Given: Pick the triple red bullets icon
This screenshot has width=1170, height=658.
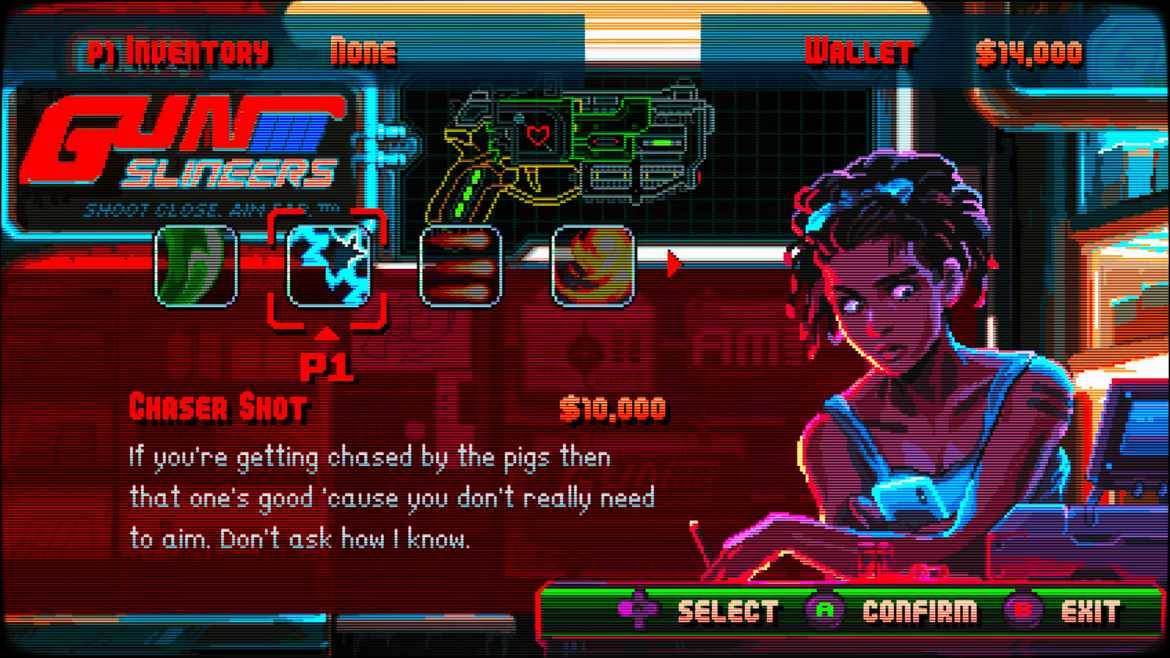Looking at the screenshot, I should tap(460, 266).
